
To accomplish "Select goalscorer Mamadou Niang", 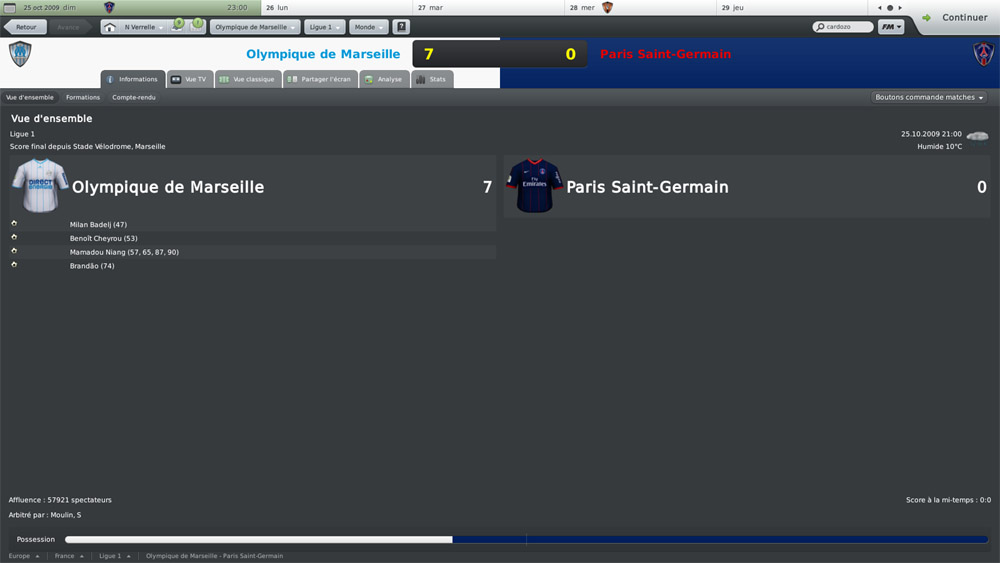I will click(x=124, y=252).
